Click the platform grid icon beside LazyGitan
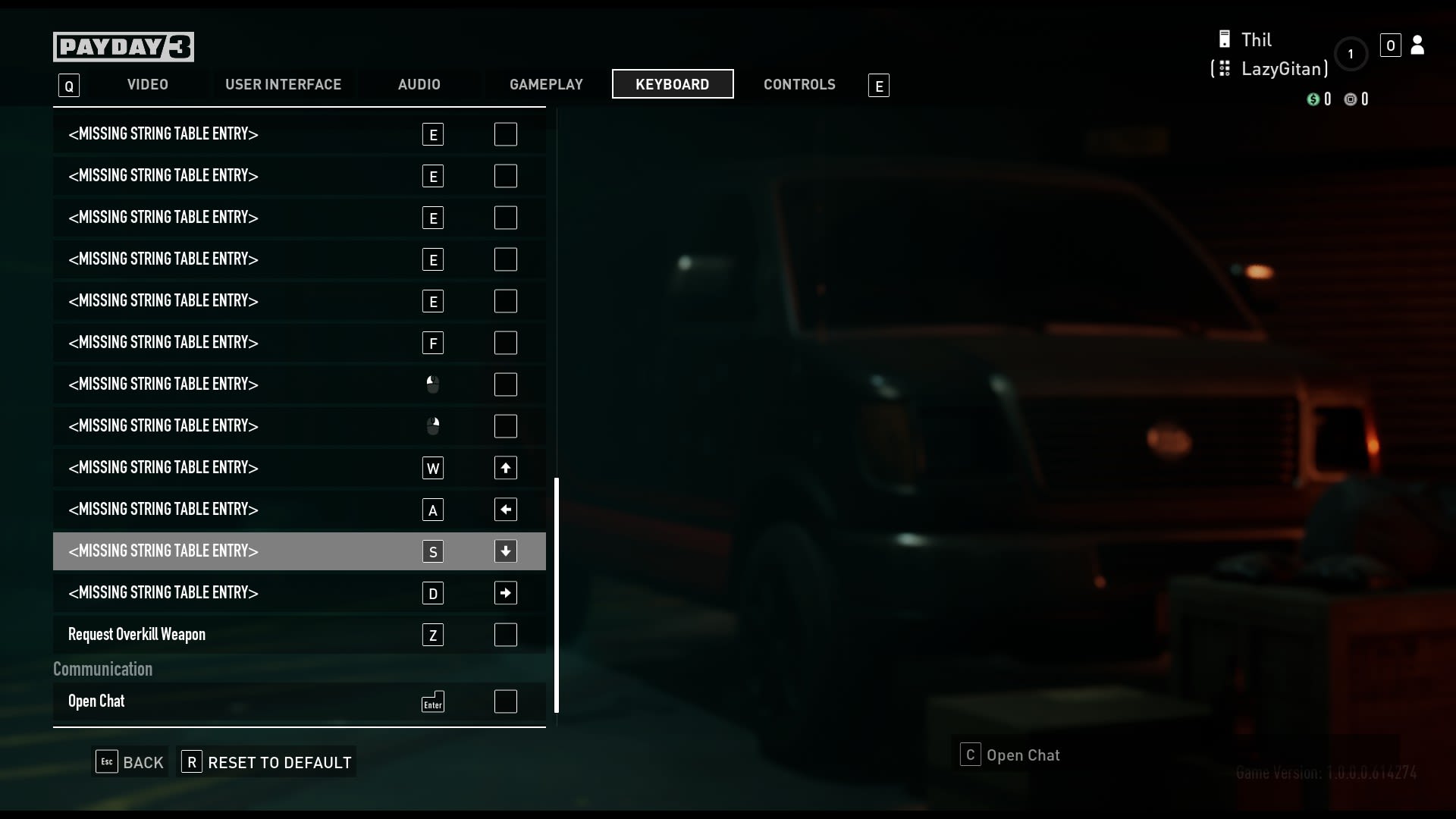Screen dimensions: 1456x819 [1223, 68]
